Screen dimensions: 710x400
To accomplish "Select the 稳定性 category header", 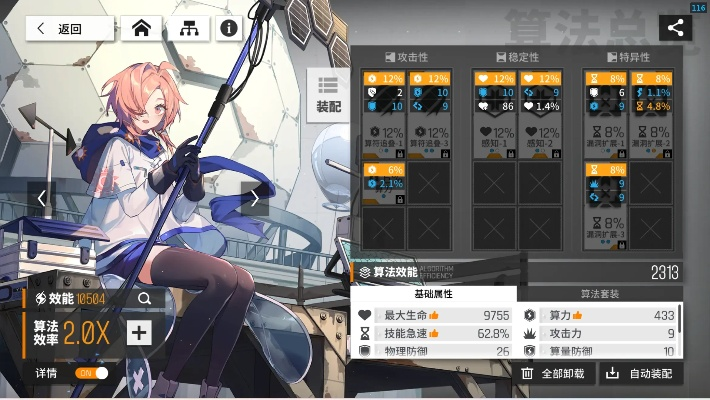I will click(517, 57).
